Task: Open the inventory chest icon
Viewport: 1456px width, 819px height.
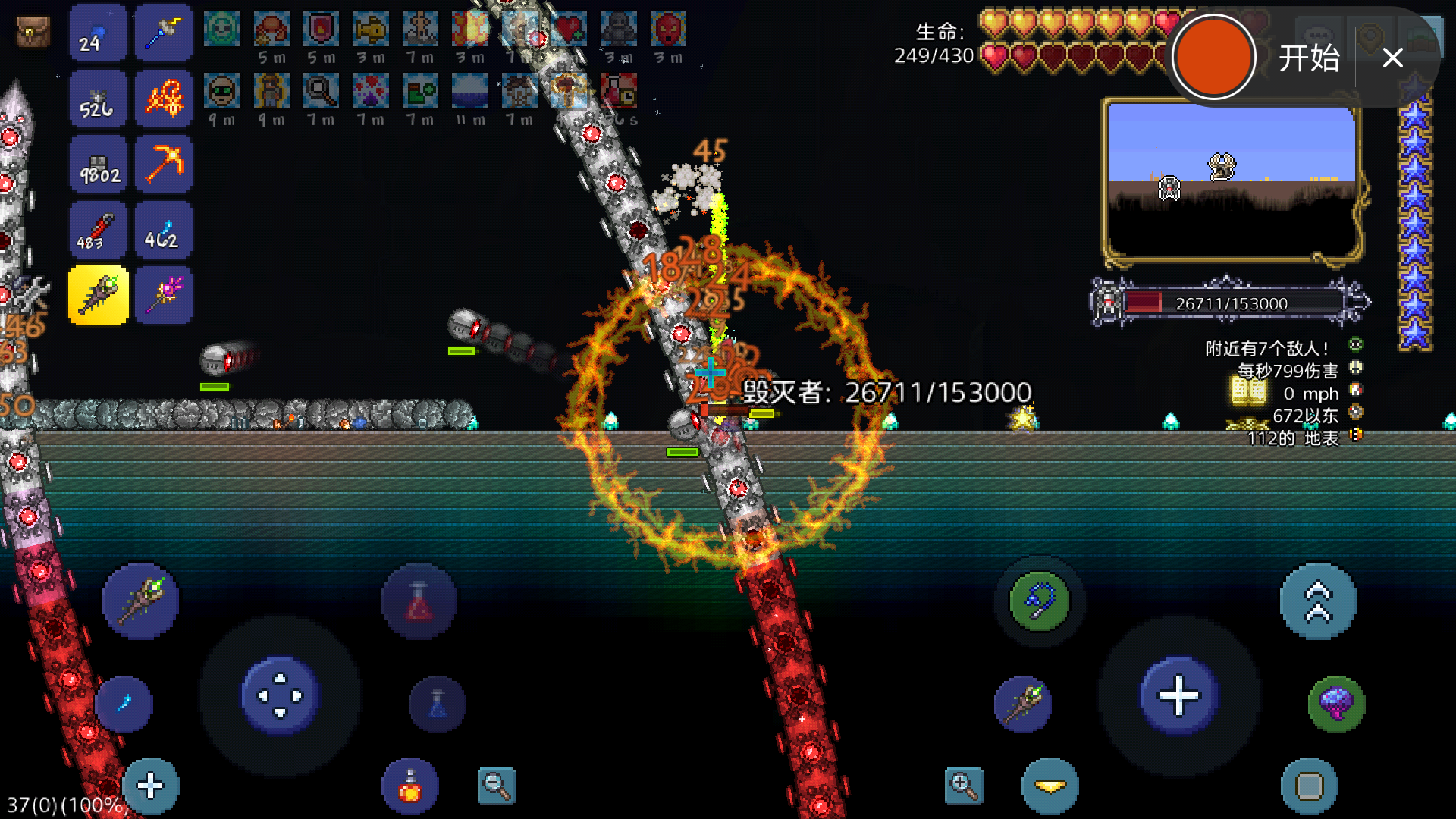Action: point(33,32)
